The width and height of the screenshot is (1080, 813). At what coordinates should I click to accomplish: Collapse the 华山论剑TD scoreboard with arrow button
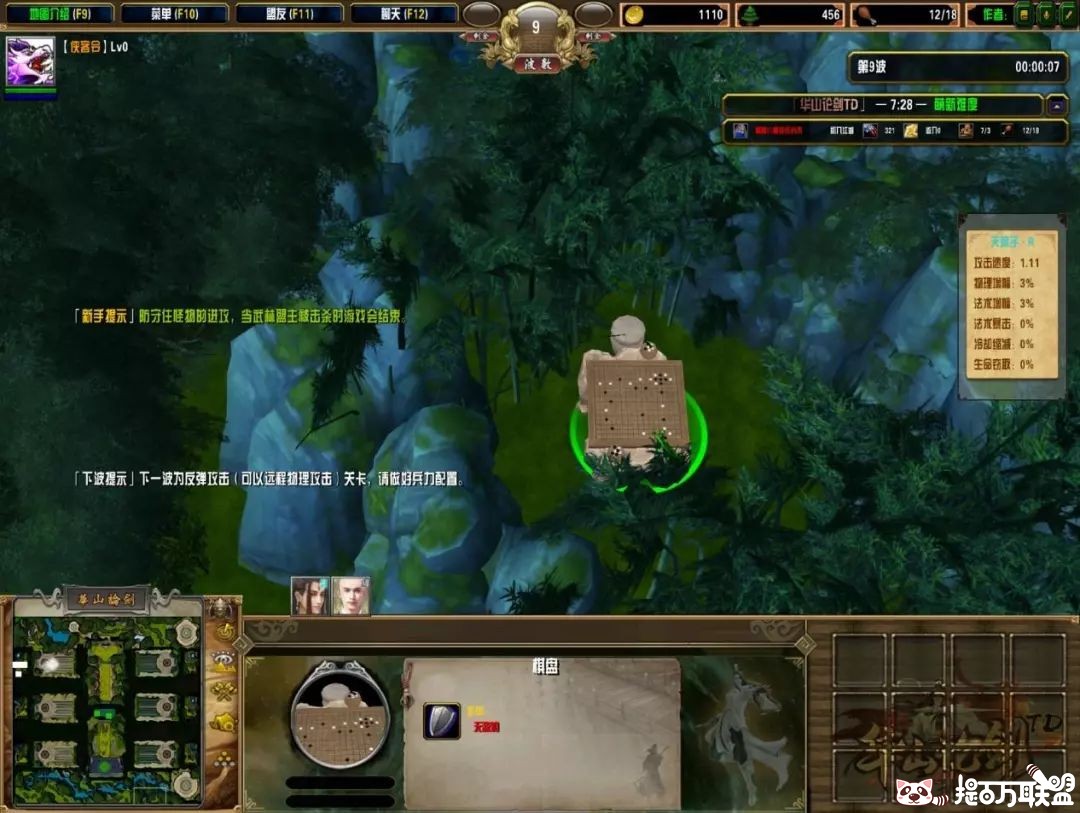pyautogui.click(x=1056, y=105)
